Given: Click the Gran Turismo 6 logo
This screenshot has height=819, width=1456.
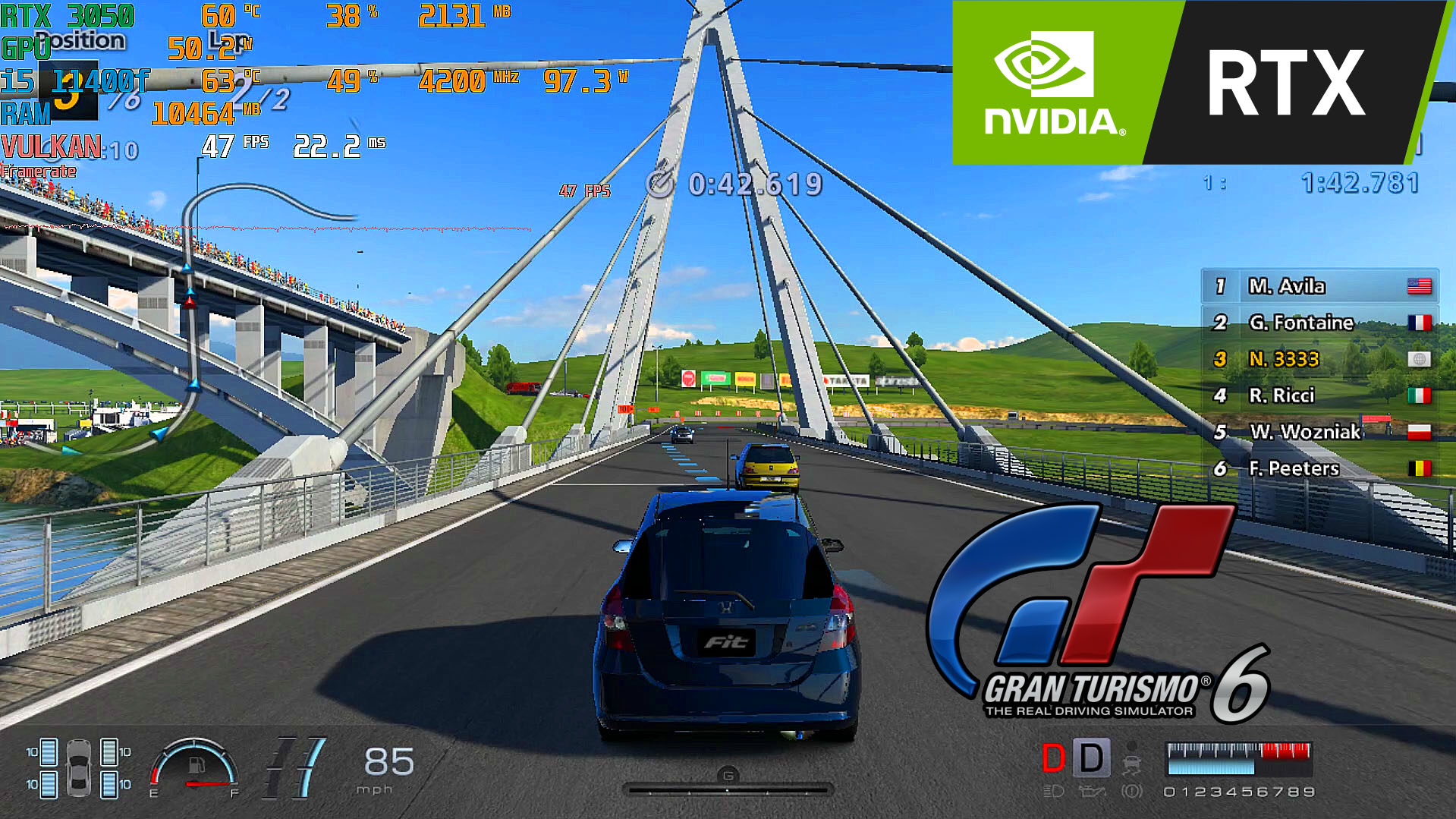Looking at the screenshot, I should pos(1093,615).
